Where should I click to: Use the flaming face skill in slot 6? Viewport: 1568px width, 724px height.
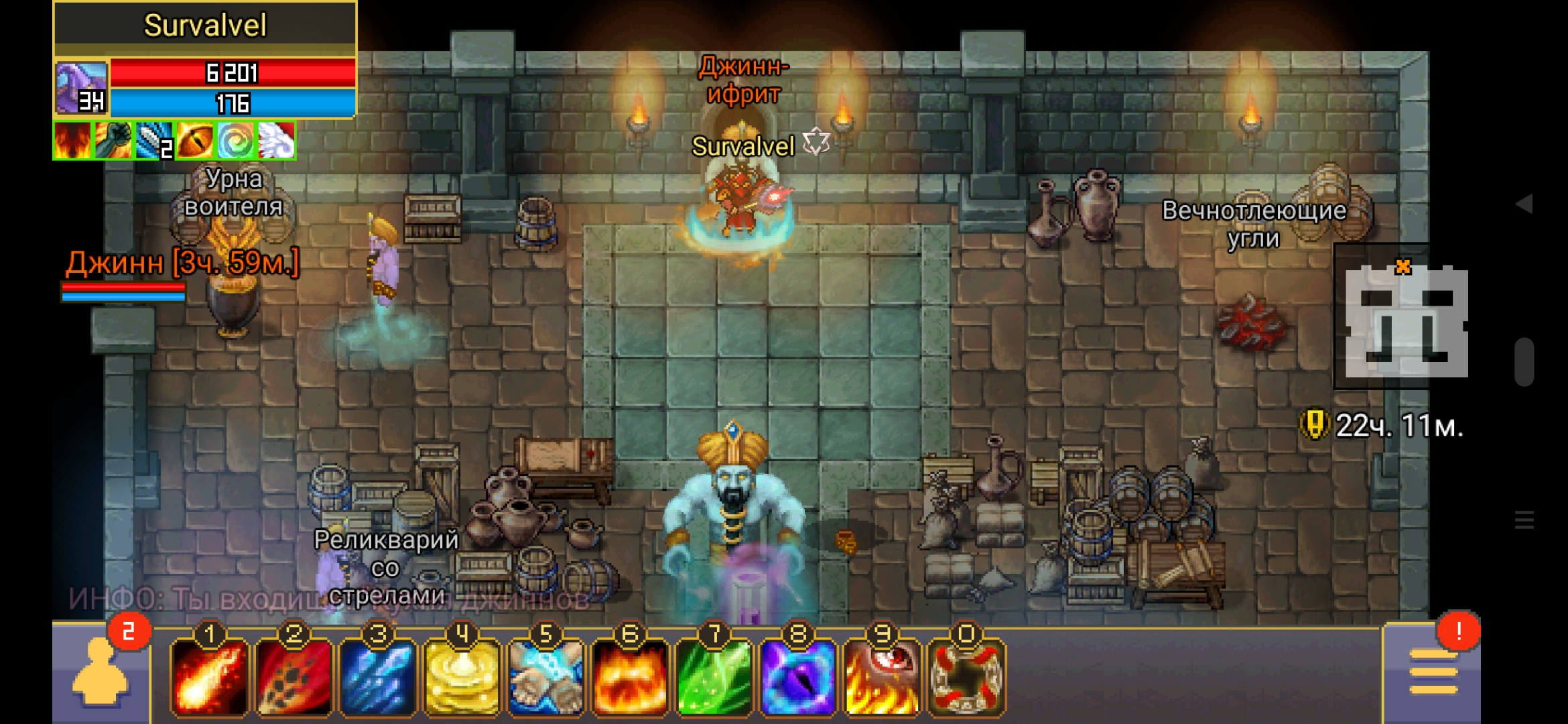[630, 677]
